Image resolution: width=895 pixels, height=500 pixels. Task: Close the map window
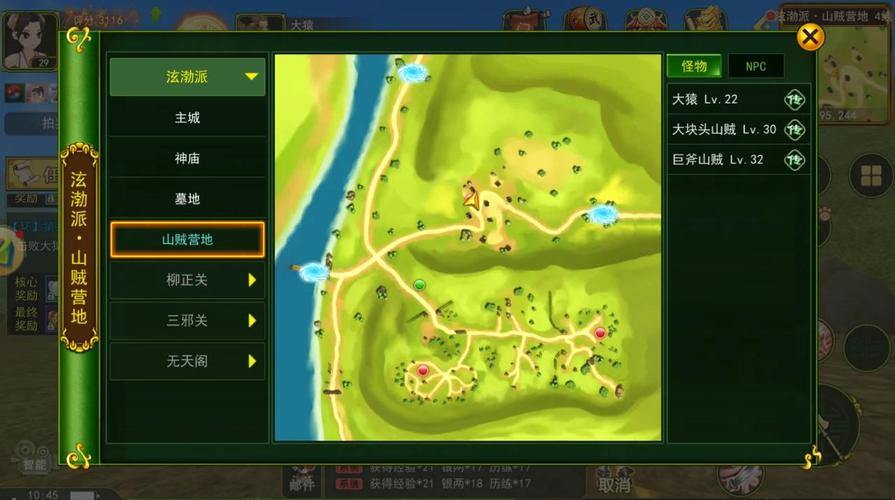[x=810, y=38]
